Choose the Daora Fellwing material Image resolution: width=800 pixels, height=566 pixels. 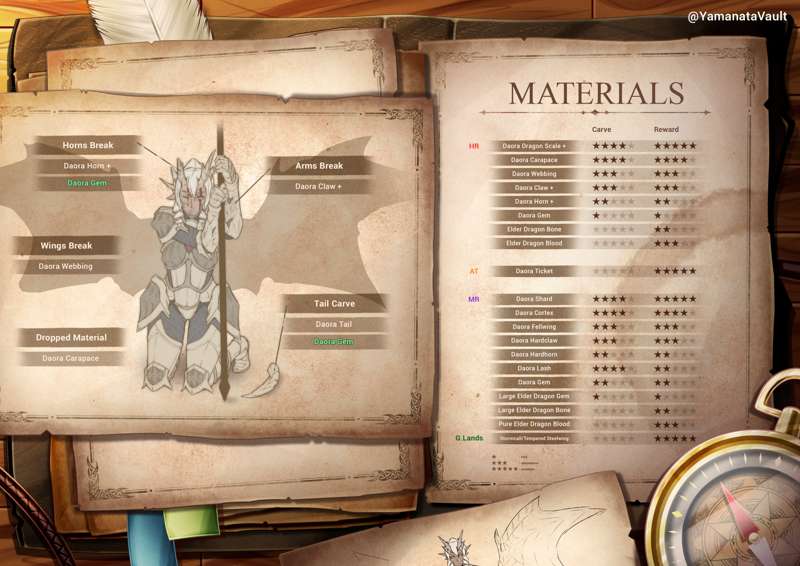pyautogui.click(x=533, y=327)
